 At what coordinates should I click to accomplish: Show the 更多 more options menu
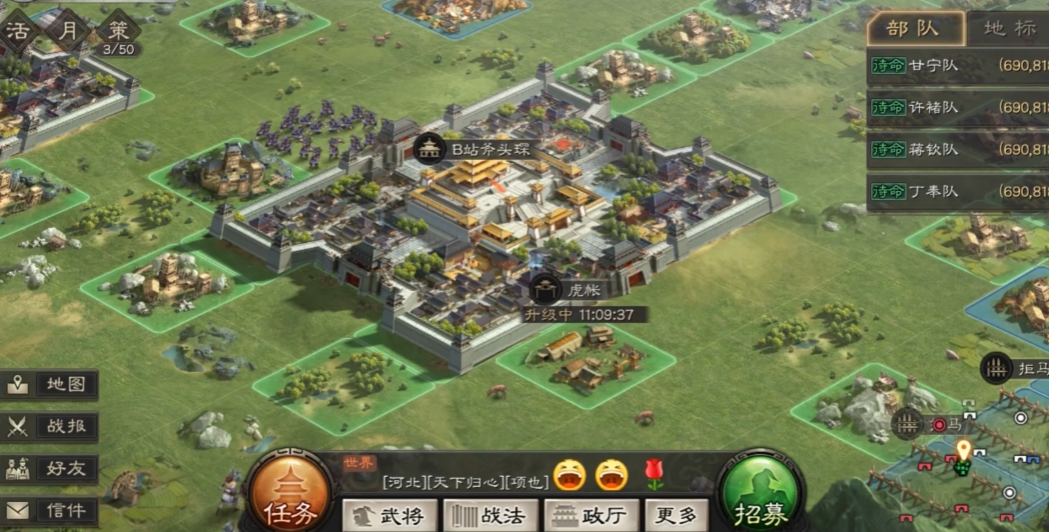click(x=674, y=515)
